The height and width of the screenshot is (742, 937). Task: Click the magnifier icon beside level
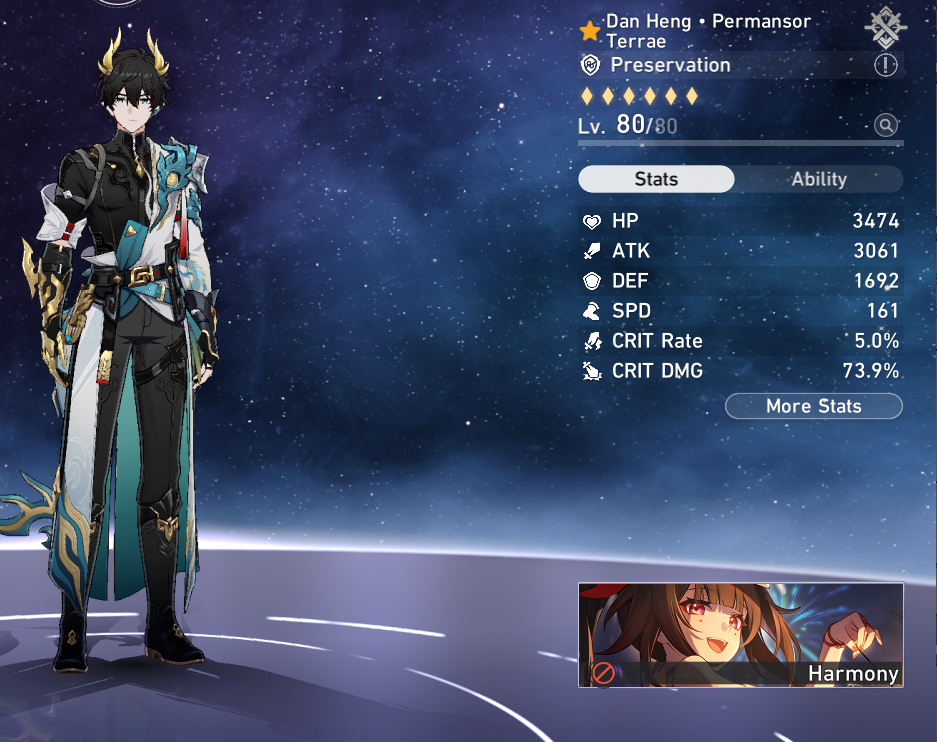(885, 125)
